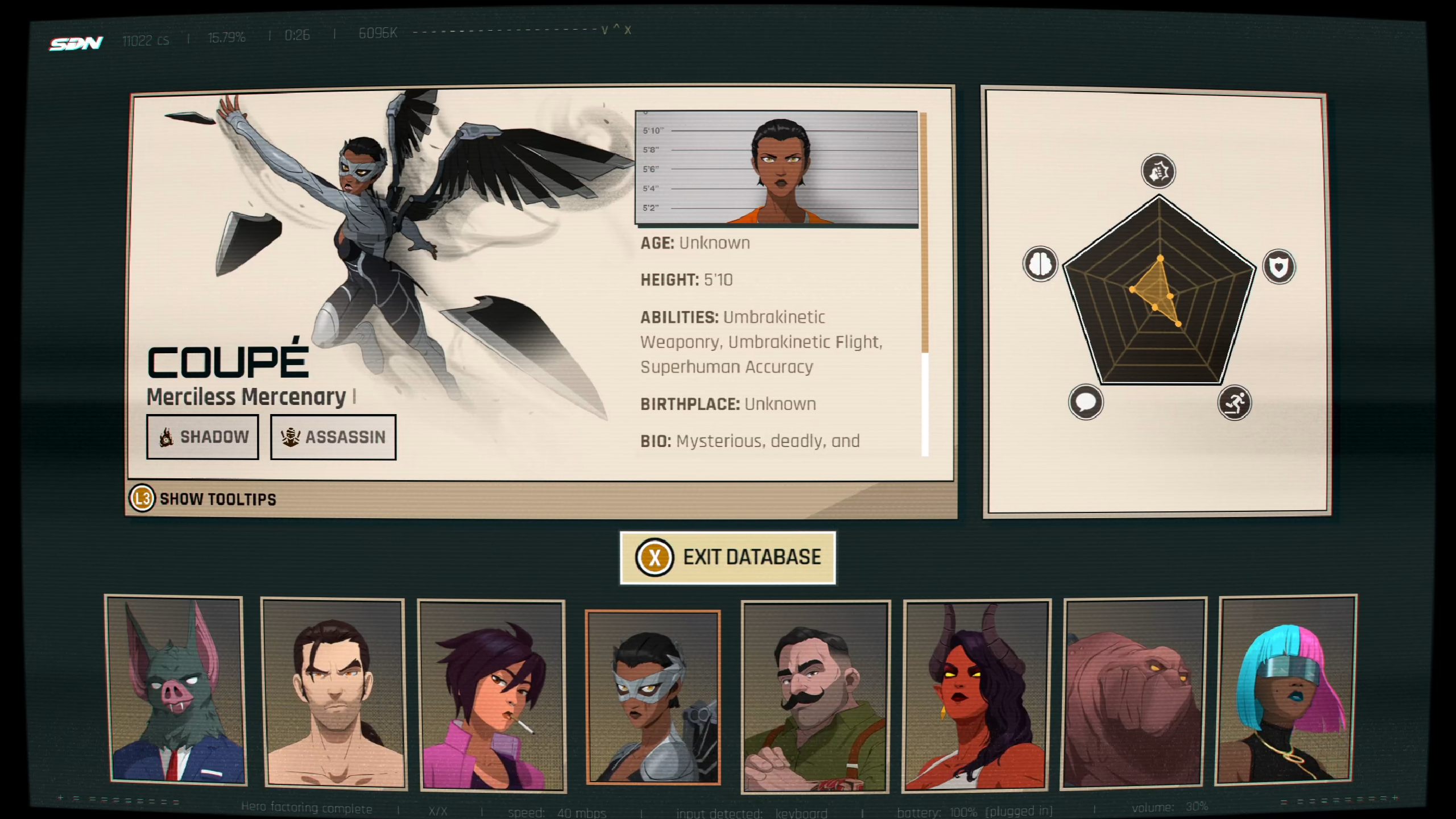Image resolution: width=1456 pixels, height=819 pixels.
Task: Click the speech bubble charisma stat icon
Action: (x=1086, y=403)
